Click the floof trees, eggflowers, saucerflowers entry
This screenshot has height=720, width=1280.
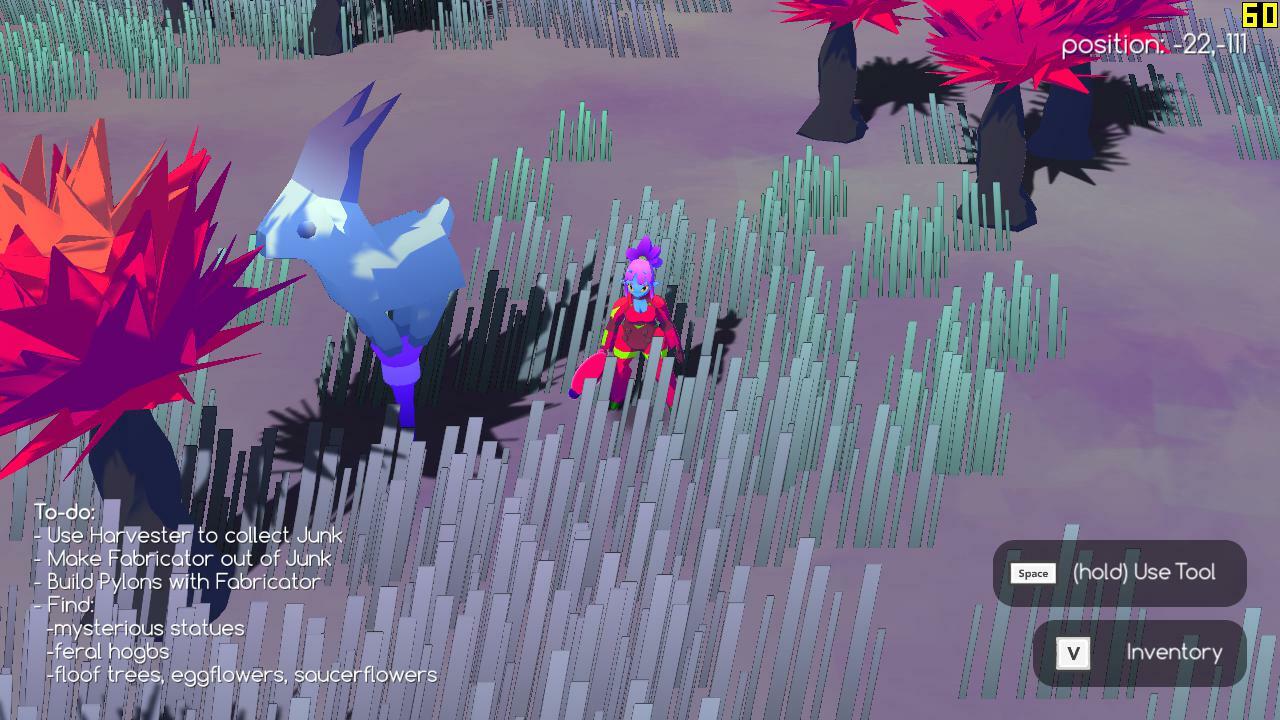tap(240, 675)
